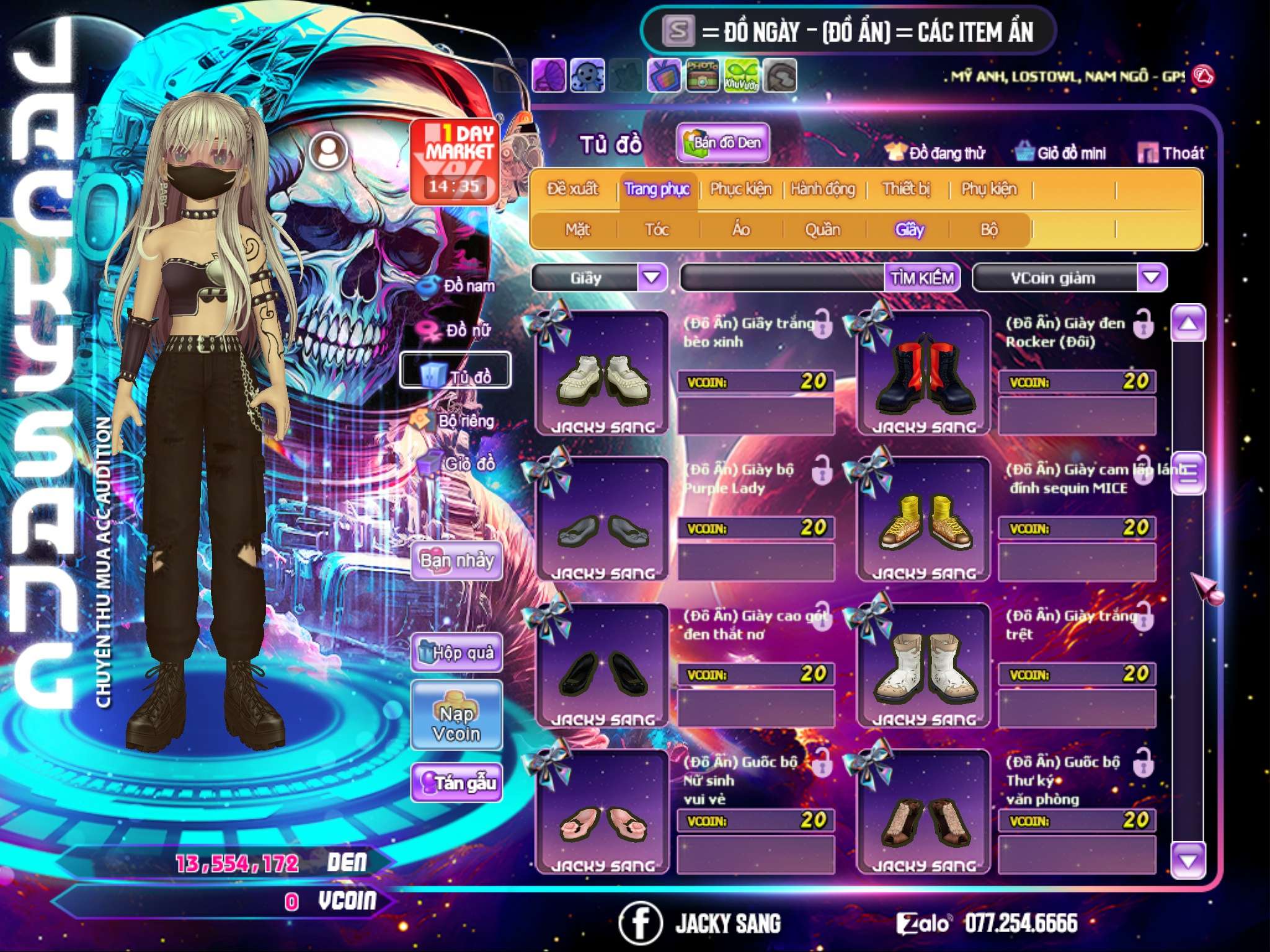
Task: Choose the Tóc subcategory
Action: 657,230
